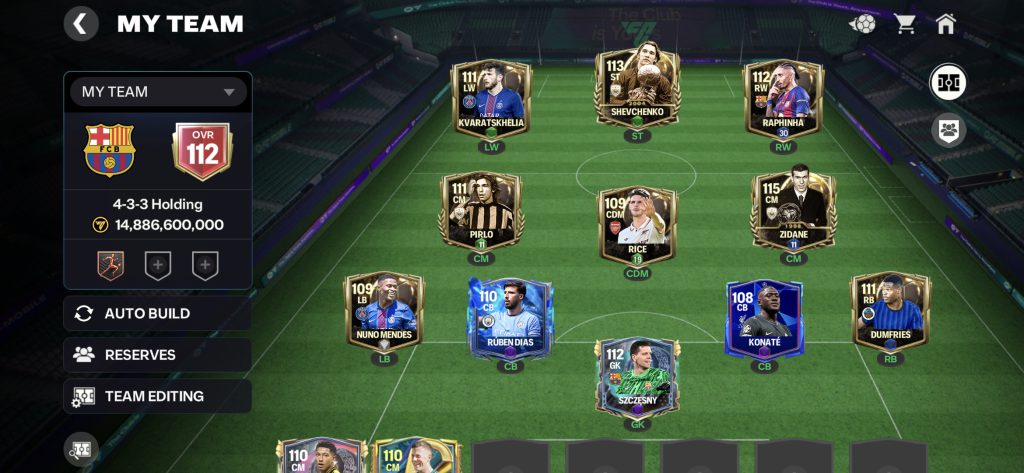The width and height of the screenshot is (1024, 473).
Task: Select the Rice CDM card
Action: [x=637, y=225]
